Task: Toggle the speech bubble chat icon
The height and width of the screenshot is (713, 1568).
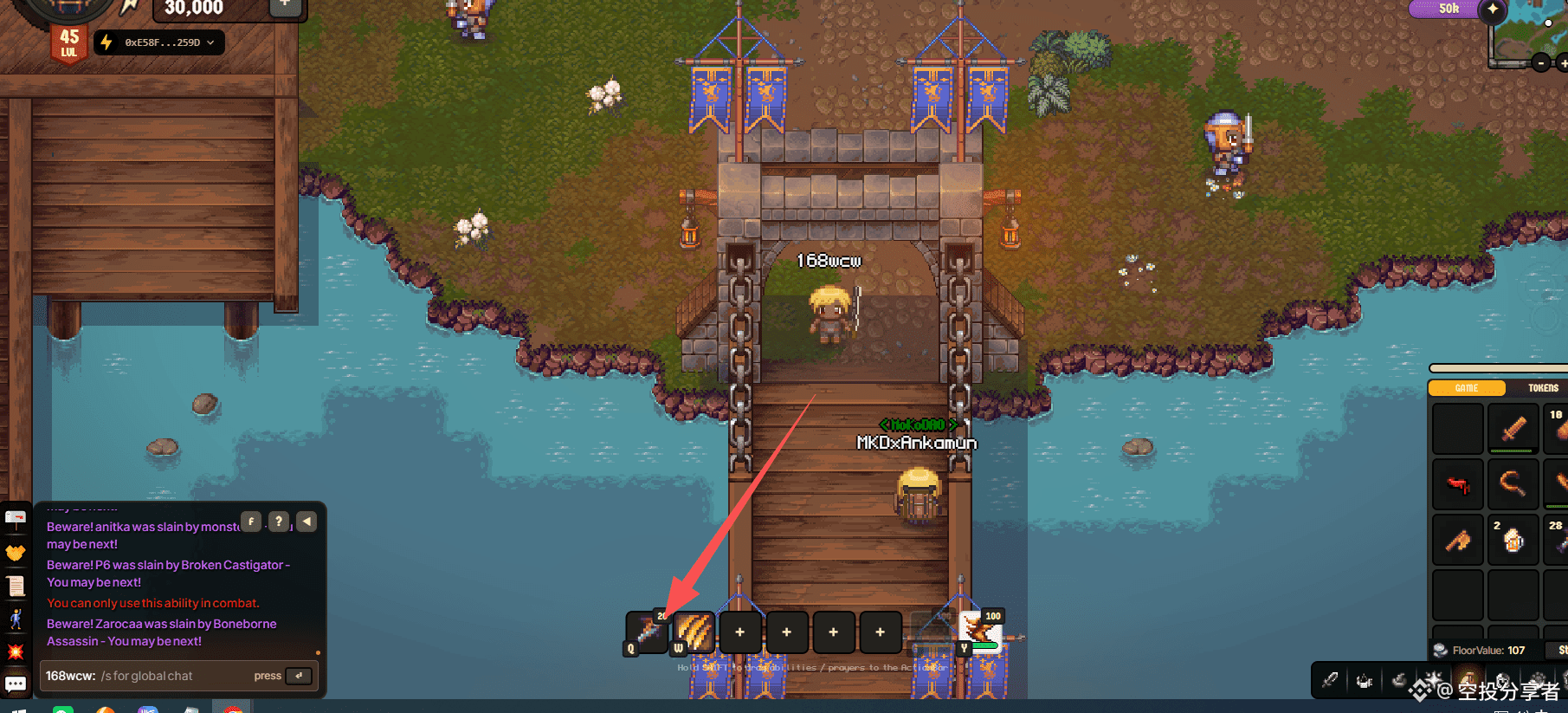Action: (x=16, y=684)
